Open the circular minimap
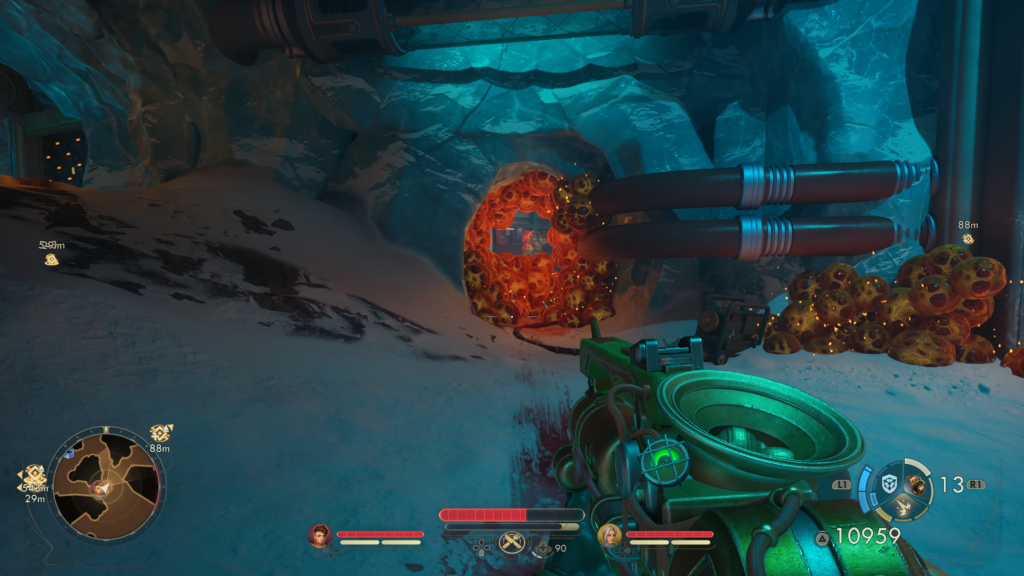This screenshot has height=576, width=1024. click(x=105, y=485)
